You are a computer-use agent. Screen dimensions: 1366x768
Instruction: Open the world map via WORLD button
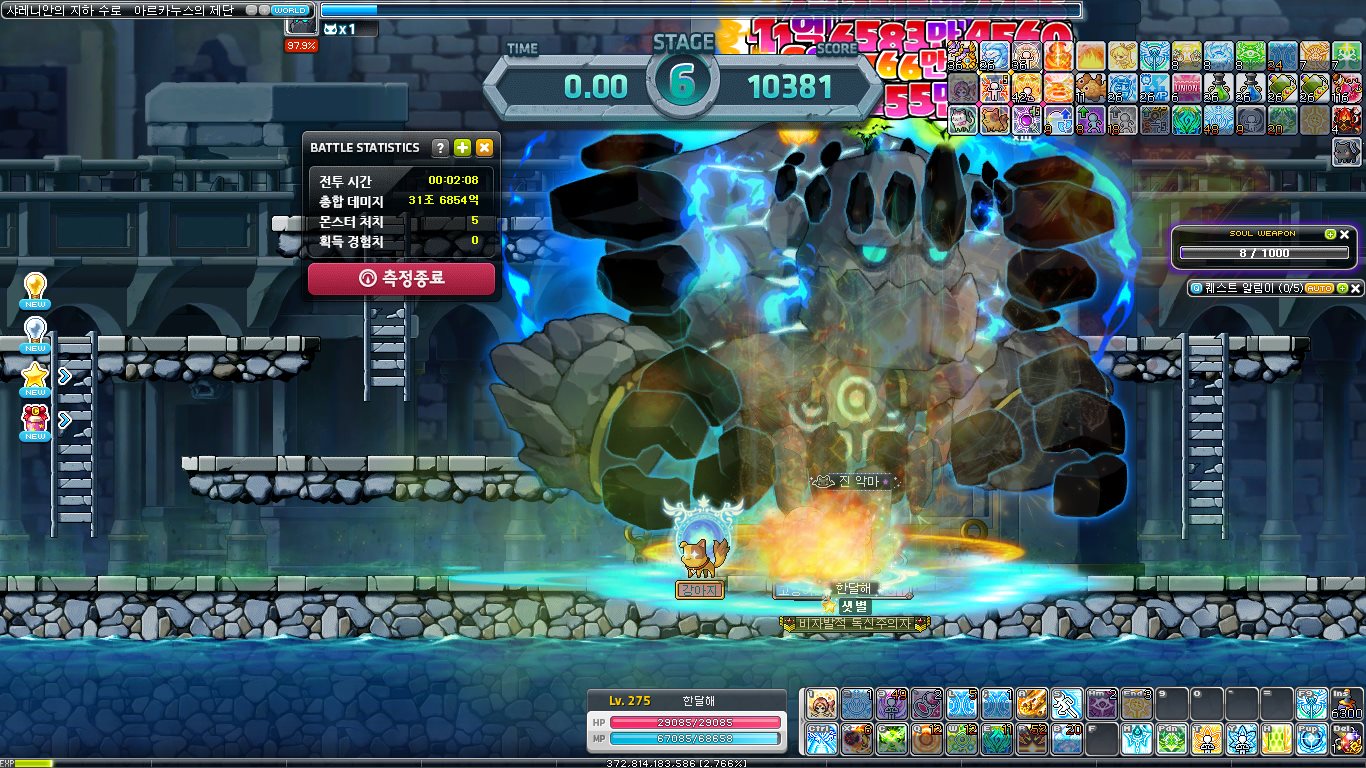(290, 9)
